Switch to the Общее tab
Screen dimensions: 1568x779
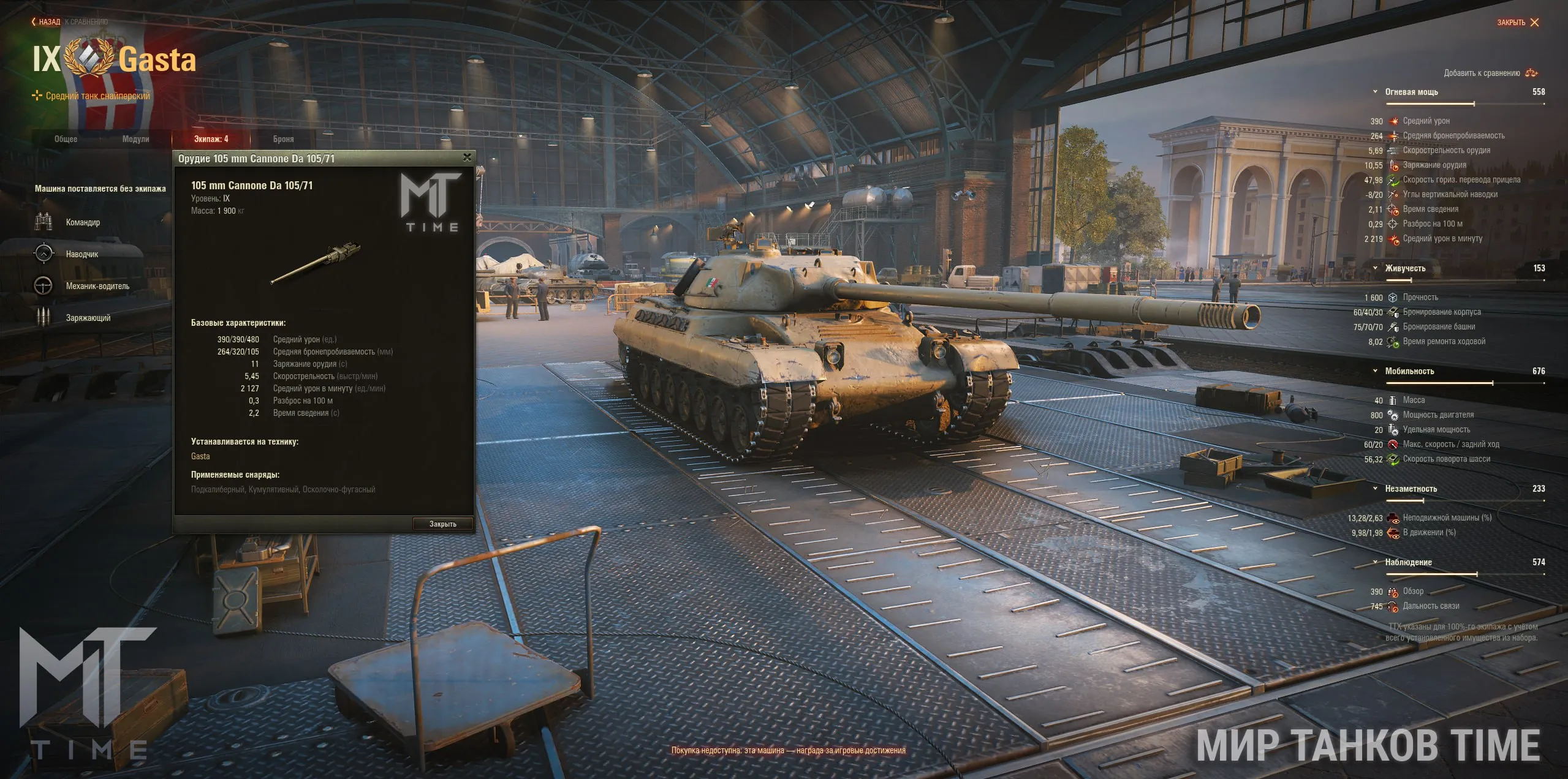pos(66,139)
